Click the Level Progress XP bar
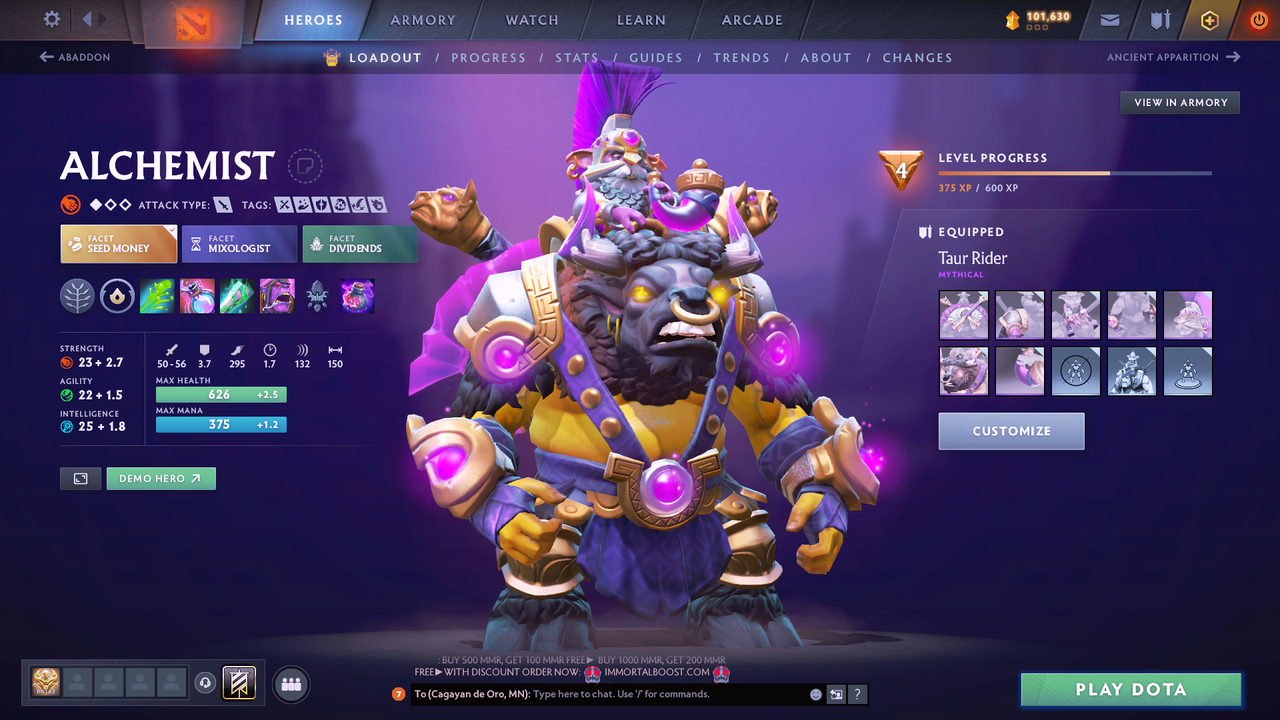This screenshot has height=720, width=1280. point(1075,172)
